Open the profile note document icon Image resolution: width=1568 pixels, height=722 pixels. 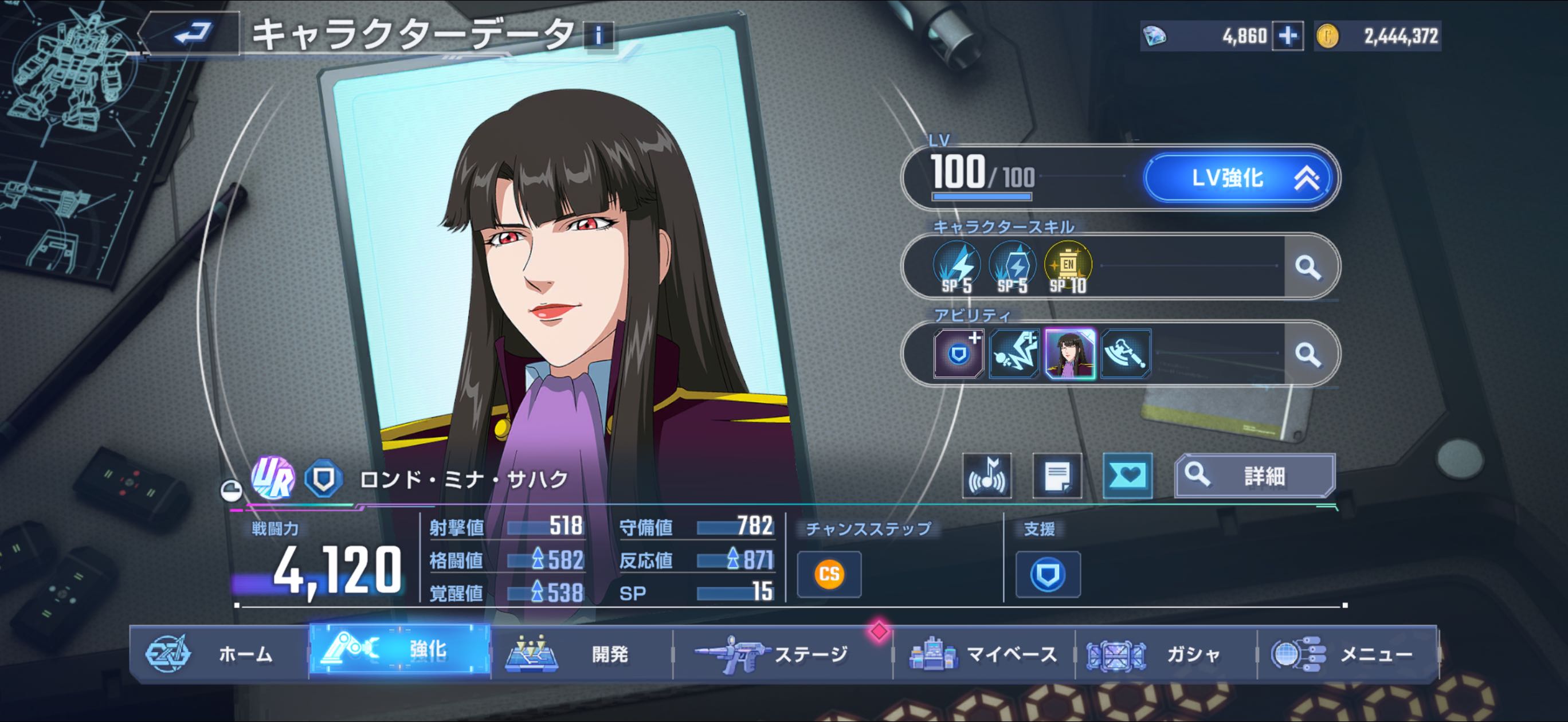1057,476
